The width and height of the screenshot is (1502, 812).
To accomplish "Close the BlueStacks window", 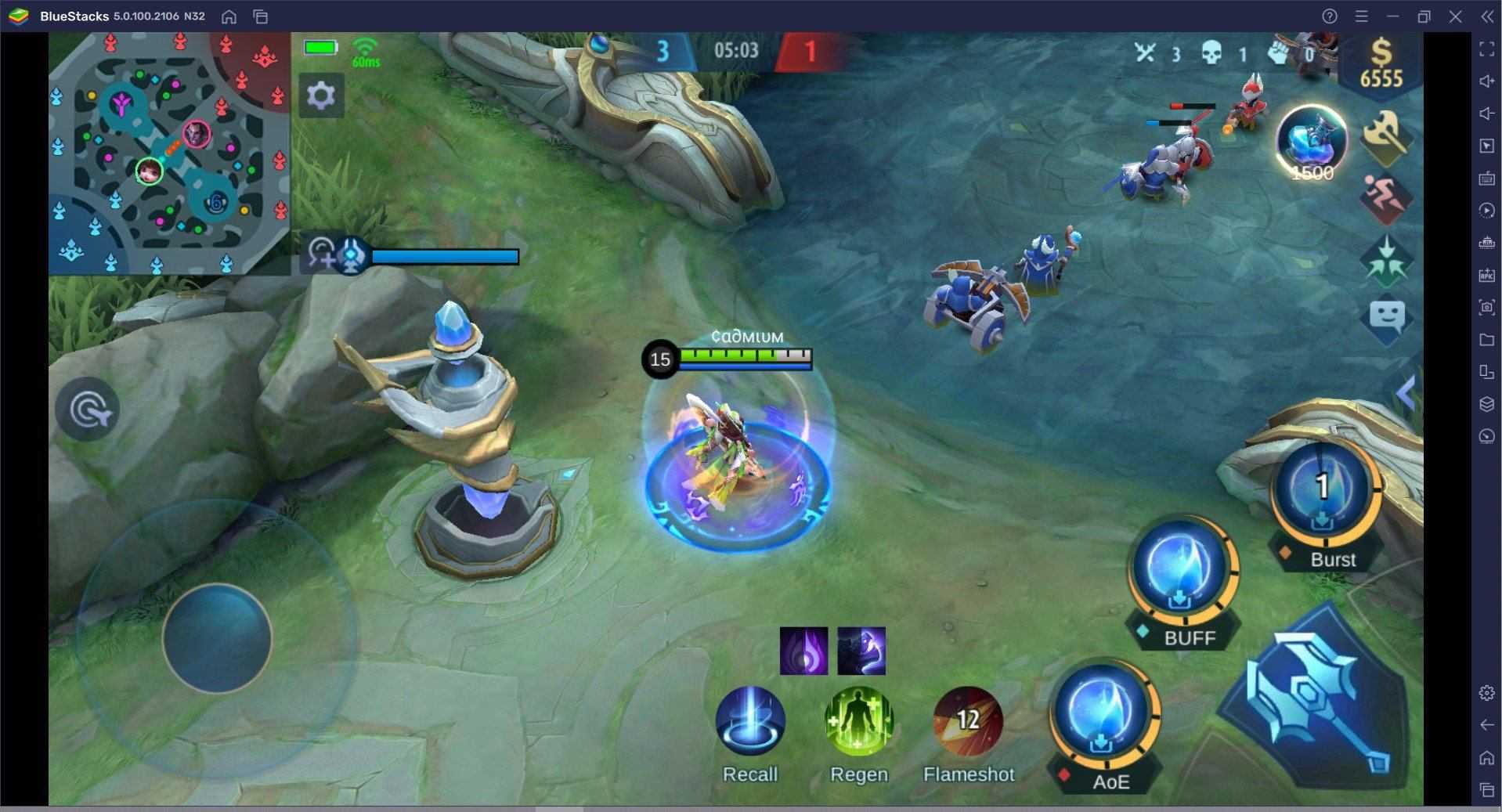I will point(1455,16).
